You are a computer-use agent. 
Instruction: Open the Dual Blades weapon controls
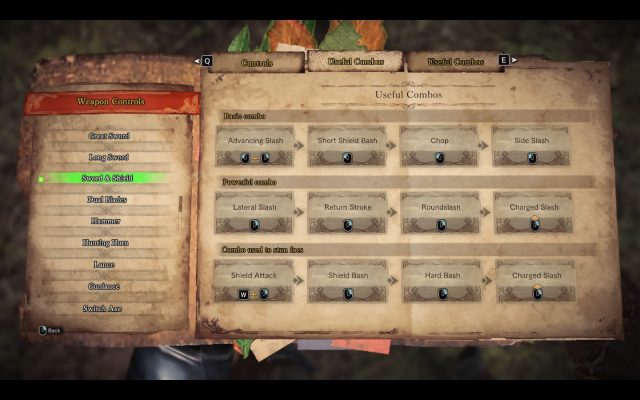pos(107,199)
